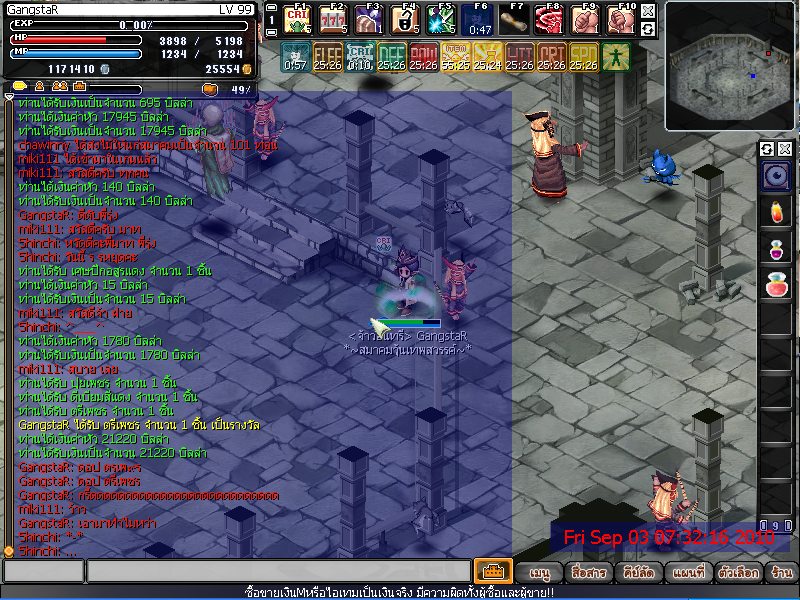
Task: Select the blue eye item in side bar
Action: [x=776, y=177]
